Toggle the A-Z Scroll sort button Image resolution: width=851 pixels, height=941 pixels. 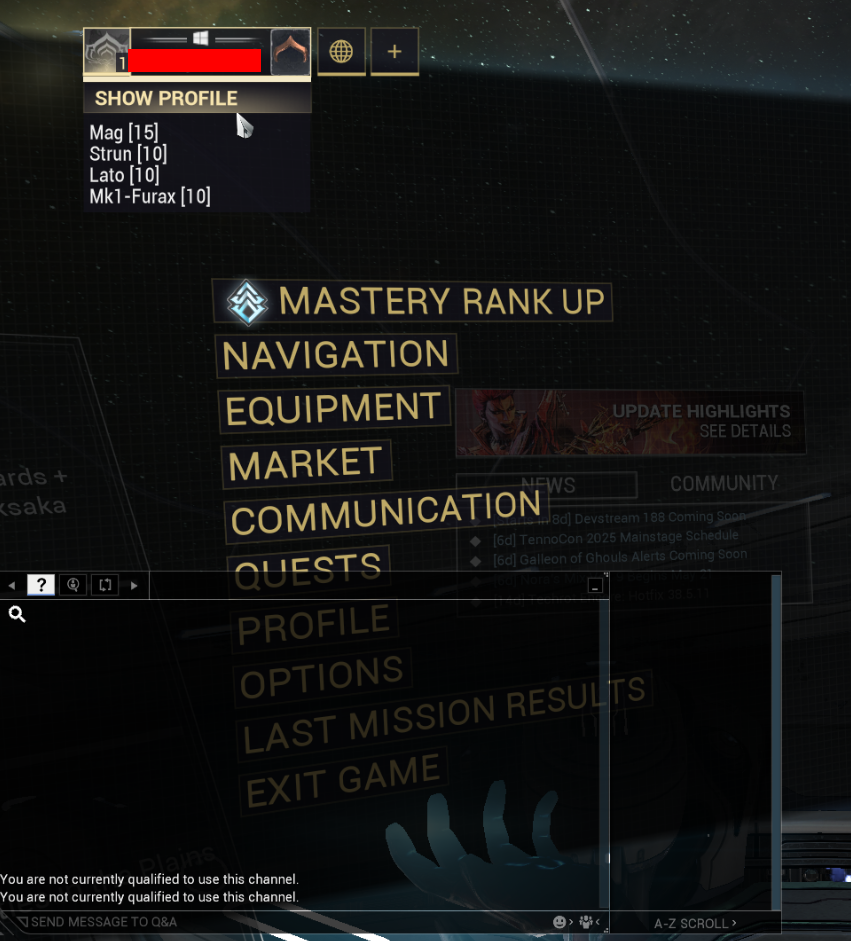pos(695,923)
